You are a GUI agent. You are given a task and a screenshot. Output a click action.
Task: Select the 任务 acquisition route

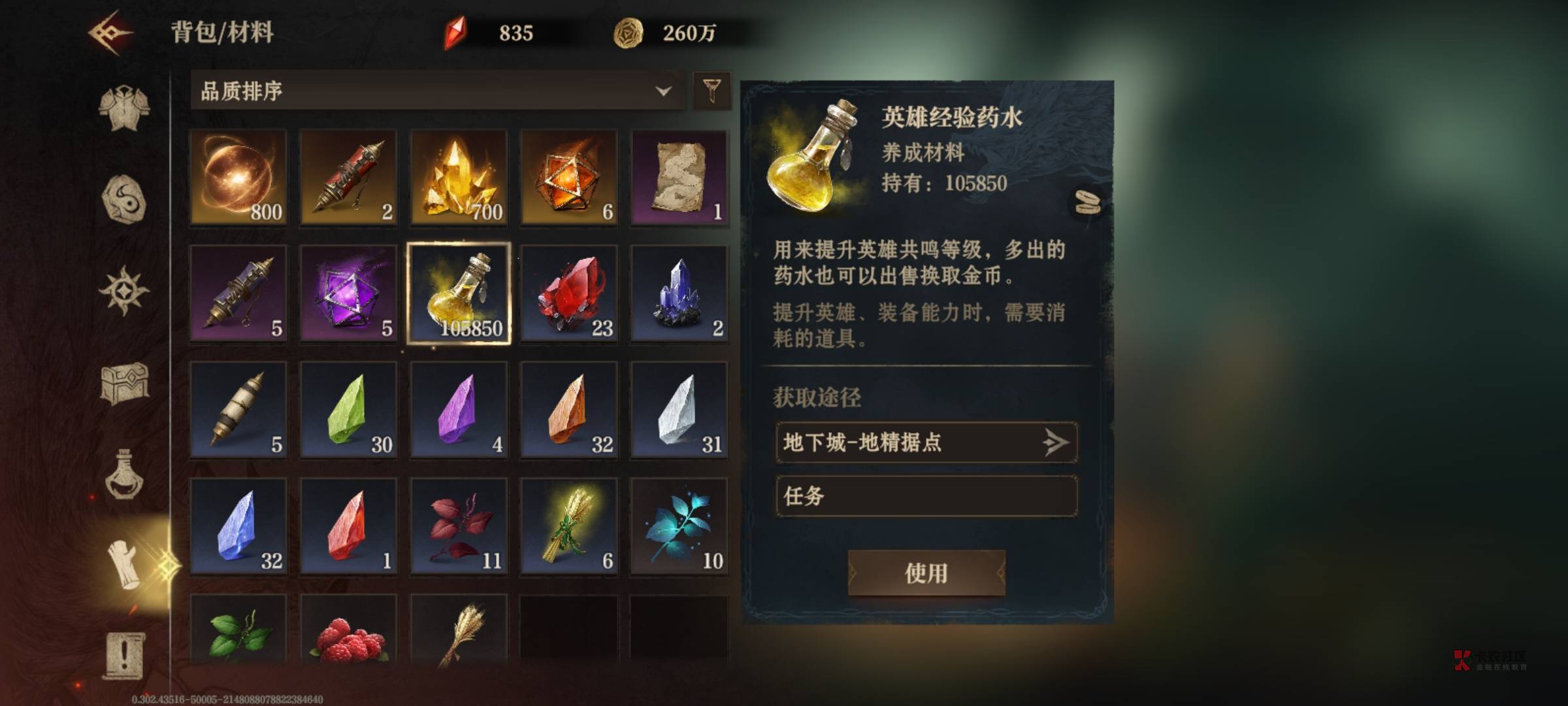click(x=926, y=496)
